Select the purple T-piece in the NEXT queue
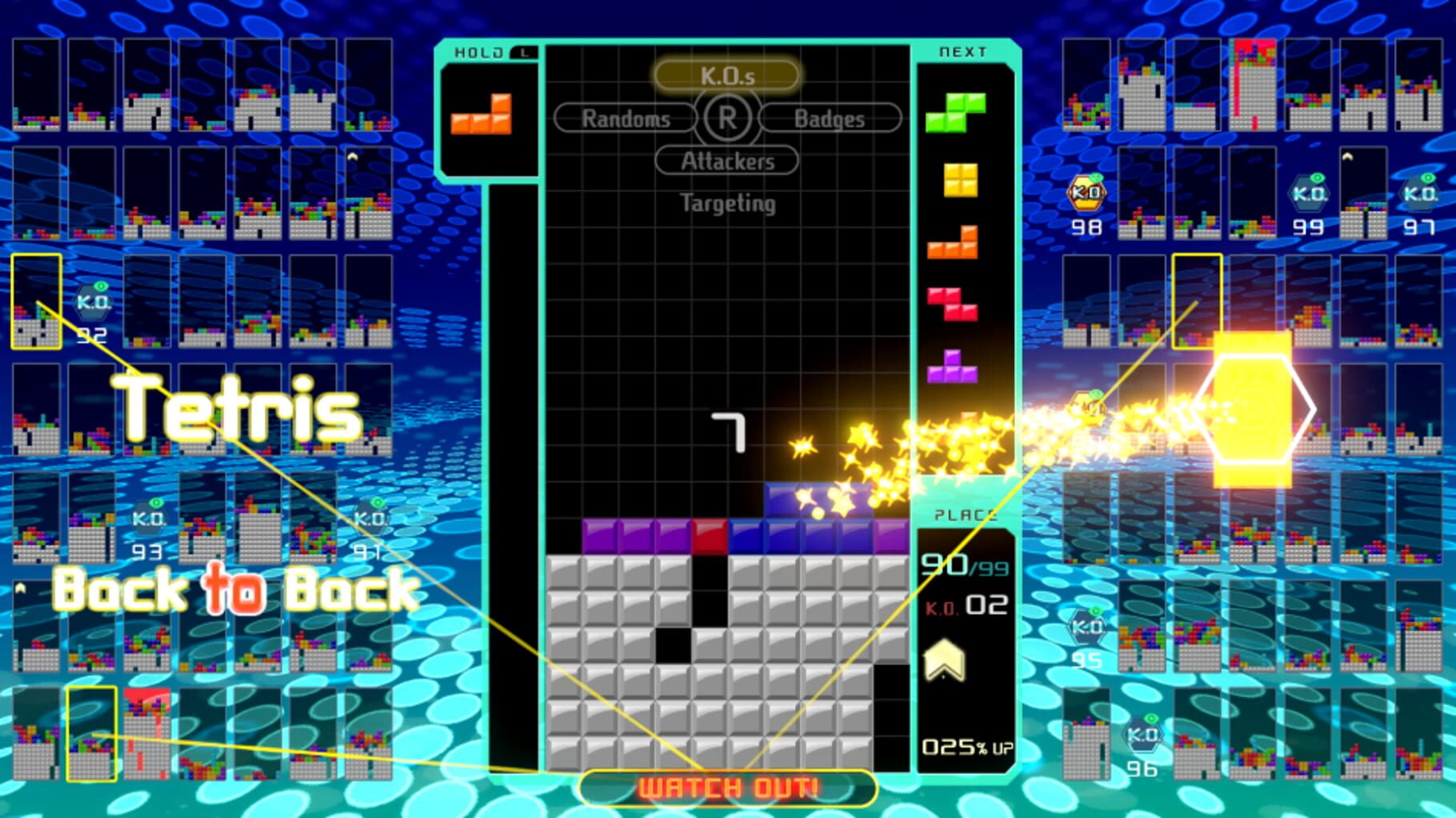 point(953,376)
